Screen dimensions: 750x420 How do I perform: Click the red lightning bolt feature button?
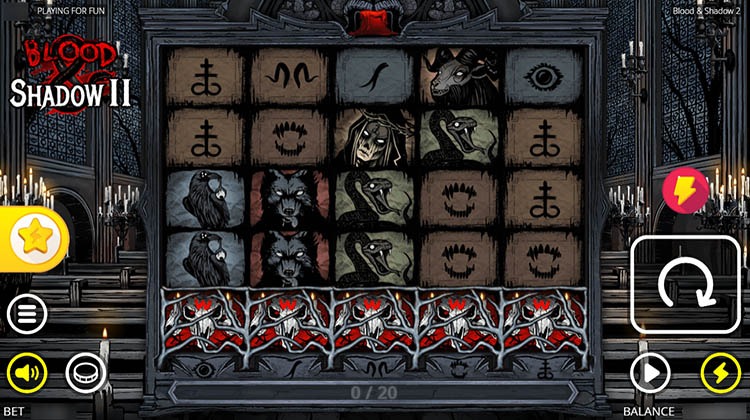point(685,190)
